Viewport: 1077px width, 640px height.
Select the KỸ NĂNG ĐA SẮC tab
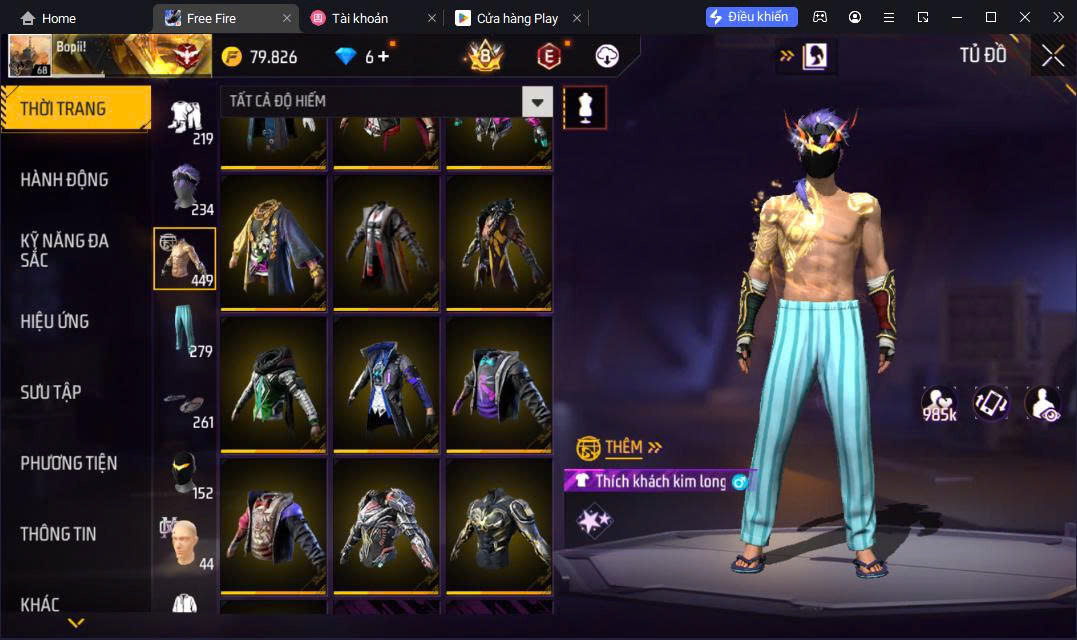(65, 250)
